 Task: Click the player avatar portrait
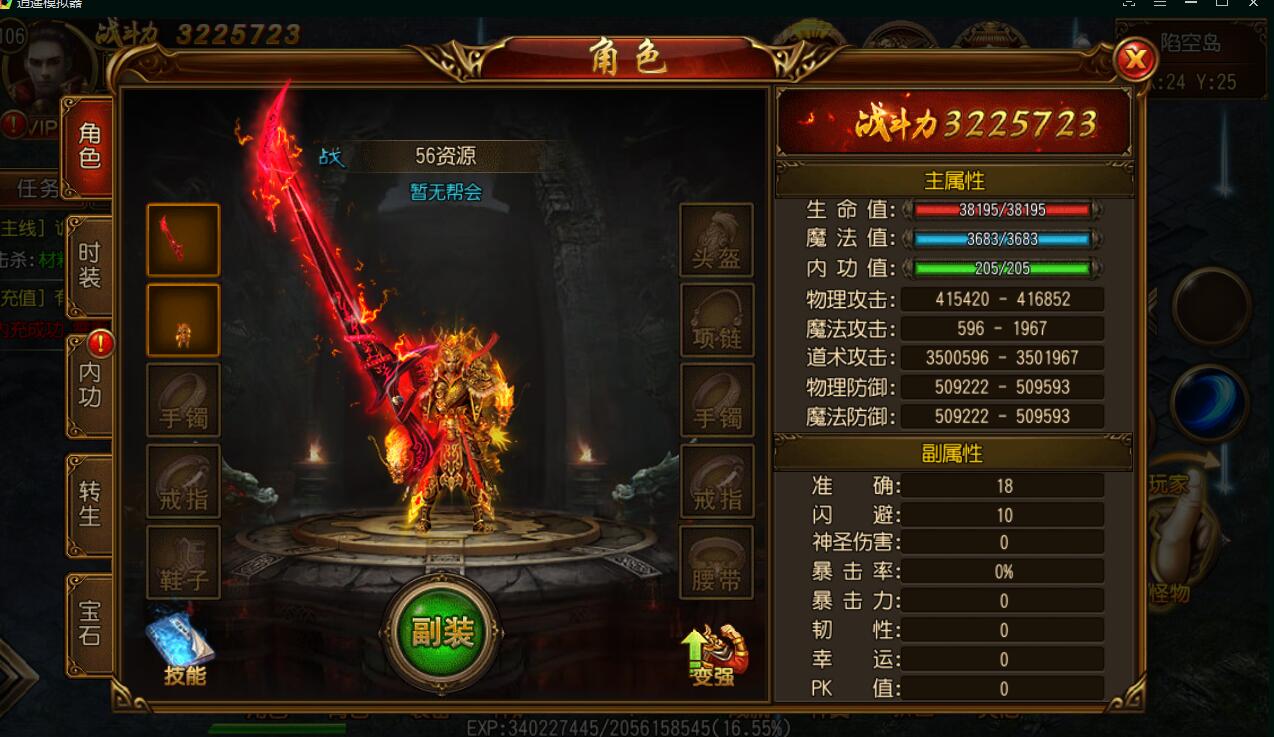[50, 65]
